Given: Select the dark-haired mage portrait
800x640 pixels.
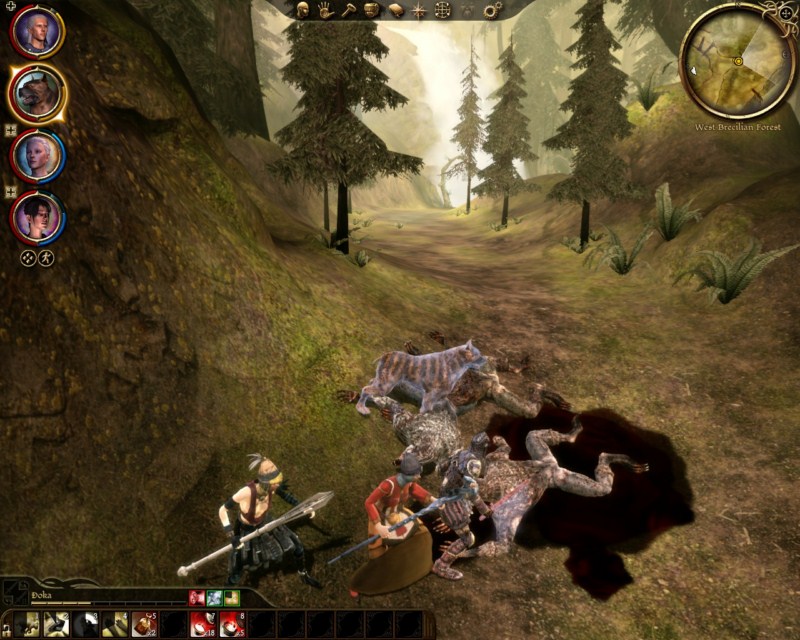Looking at the screenshot, I should [x=38, y=216].
